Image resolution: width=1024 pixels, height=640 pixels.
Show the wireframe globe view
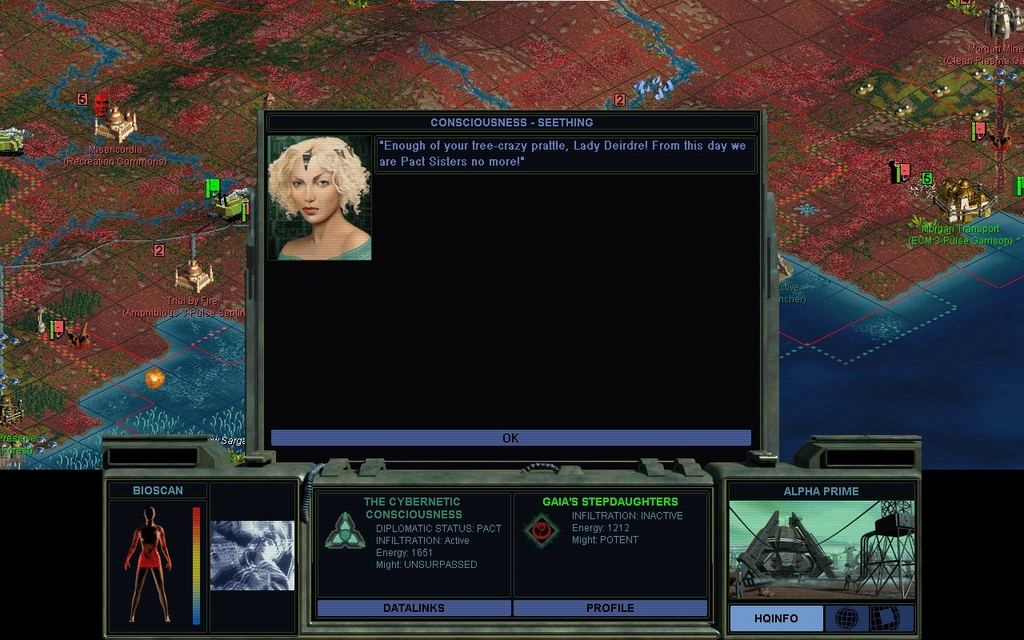846,618
